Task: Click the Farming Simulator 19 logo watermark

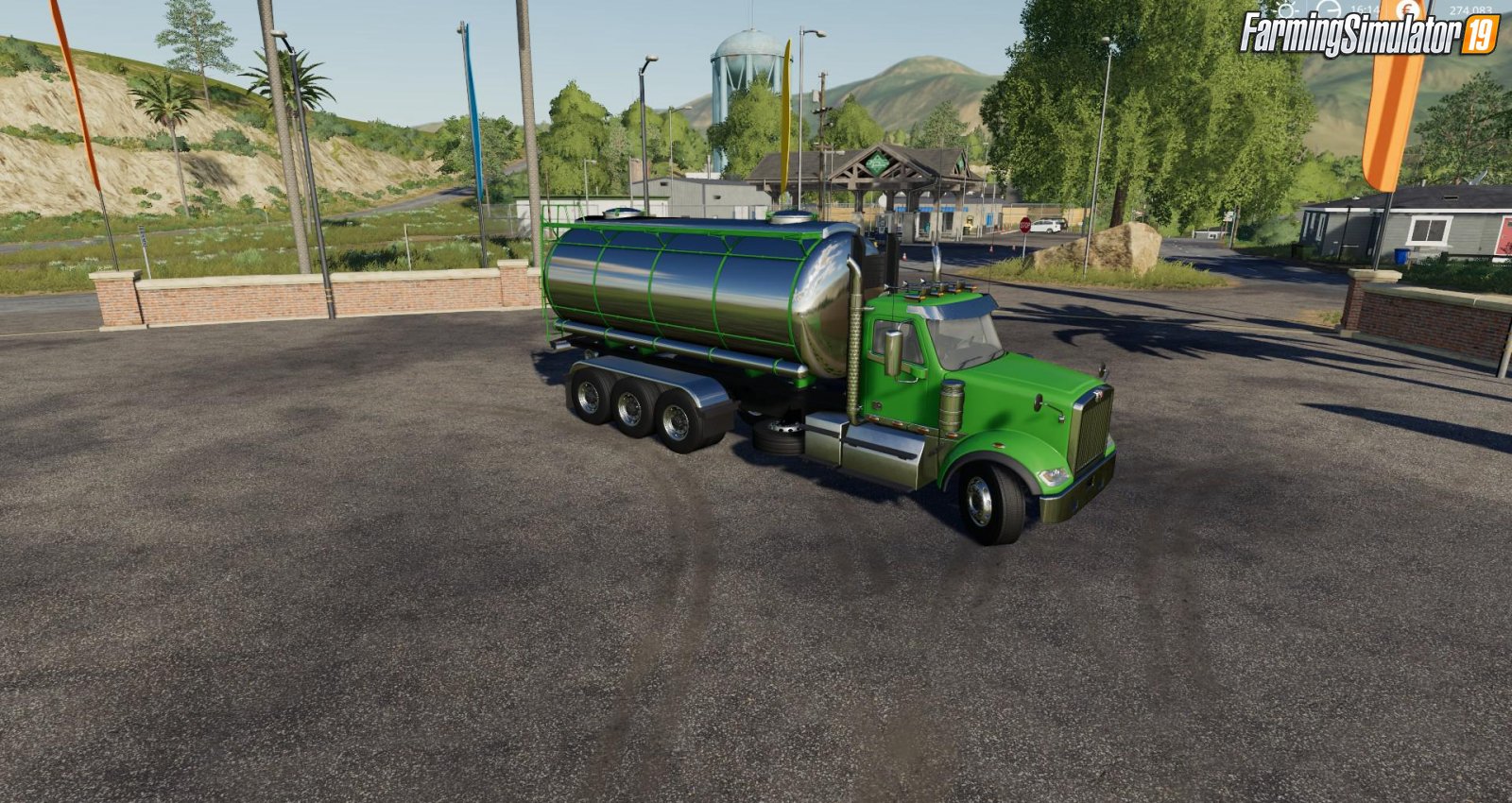Action: (x=1369, y=36)
